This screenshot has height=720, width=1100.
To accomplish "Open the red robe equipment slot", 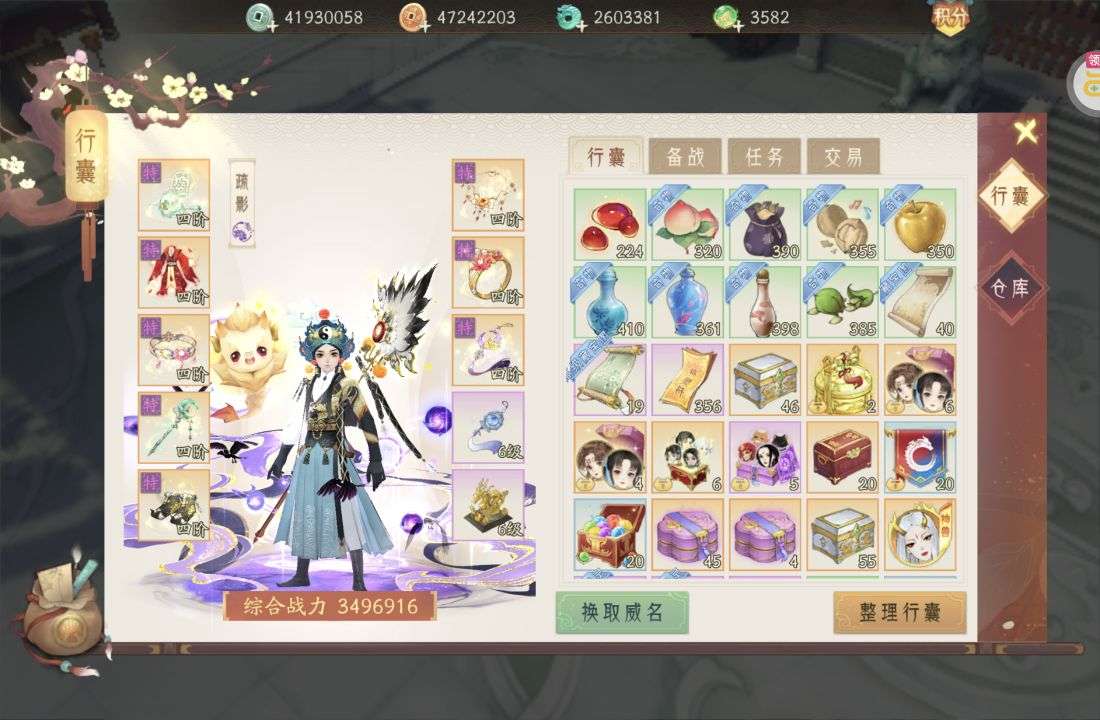I will click(174, 272).
